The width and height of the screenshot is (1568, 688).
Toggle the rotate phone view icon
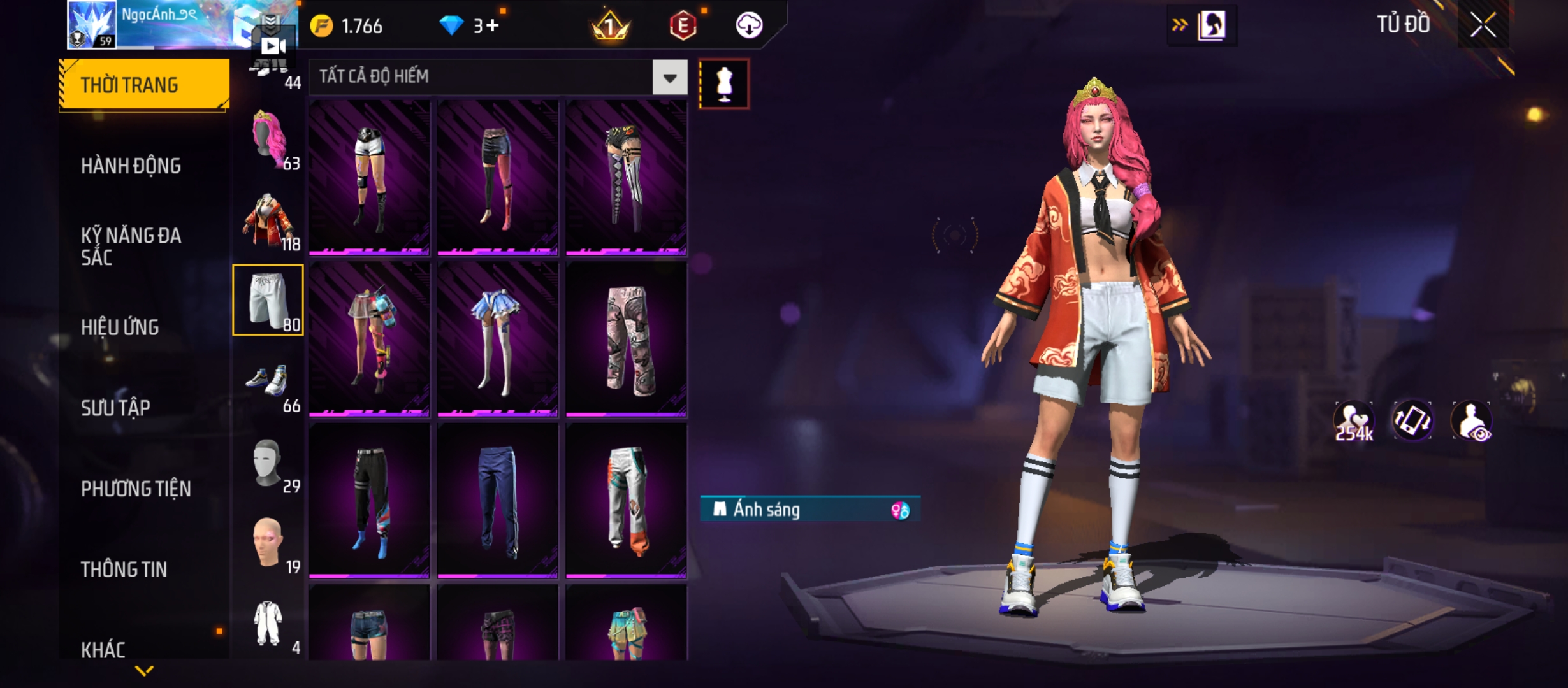[1412, 421]
